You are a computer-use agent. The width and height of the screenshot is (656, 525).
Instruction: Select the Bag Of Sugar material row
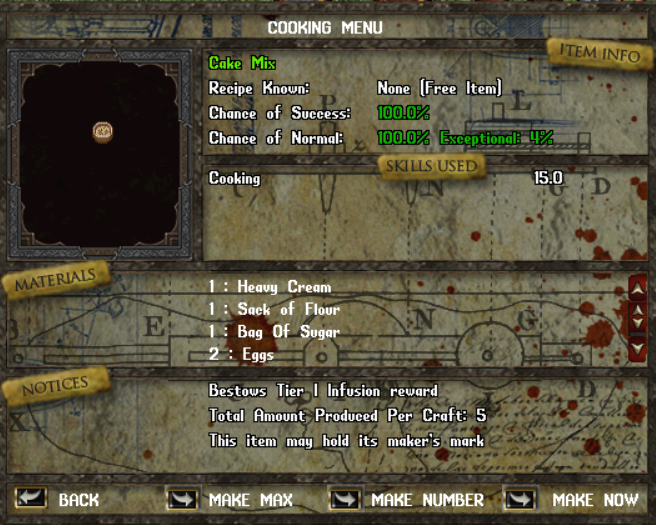pos(274,331)
